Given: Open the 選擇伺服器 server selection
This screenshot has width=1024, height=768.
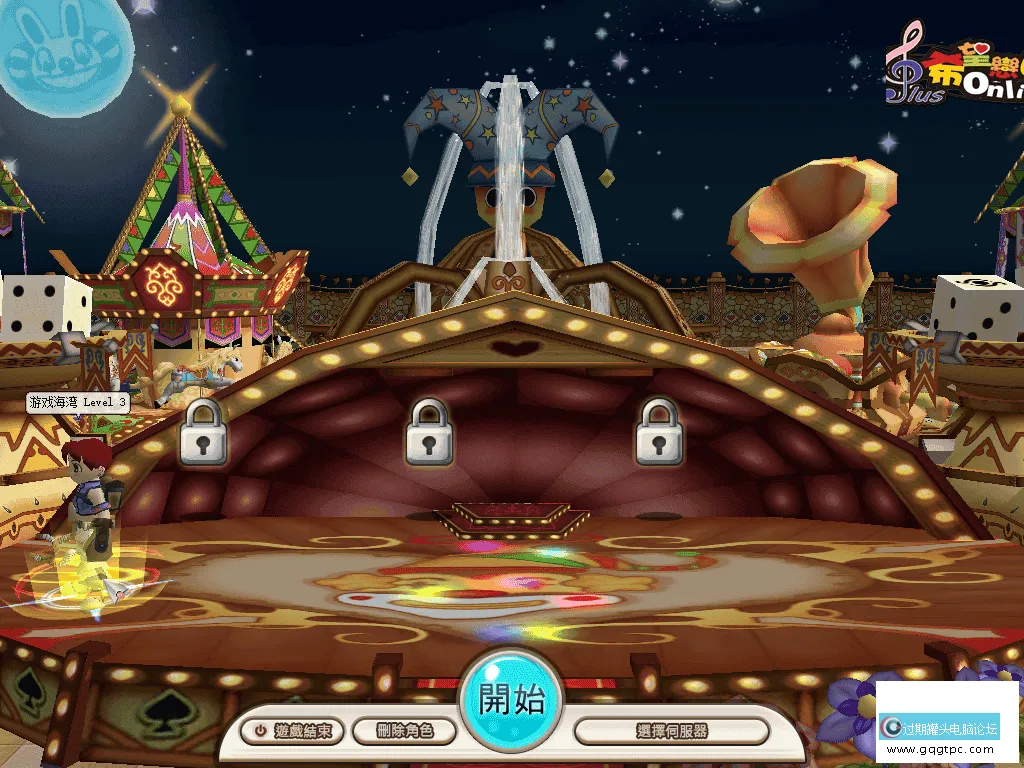Looking at the screenshot, I should 671,731.
